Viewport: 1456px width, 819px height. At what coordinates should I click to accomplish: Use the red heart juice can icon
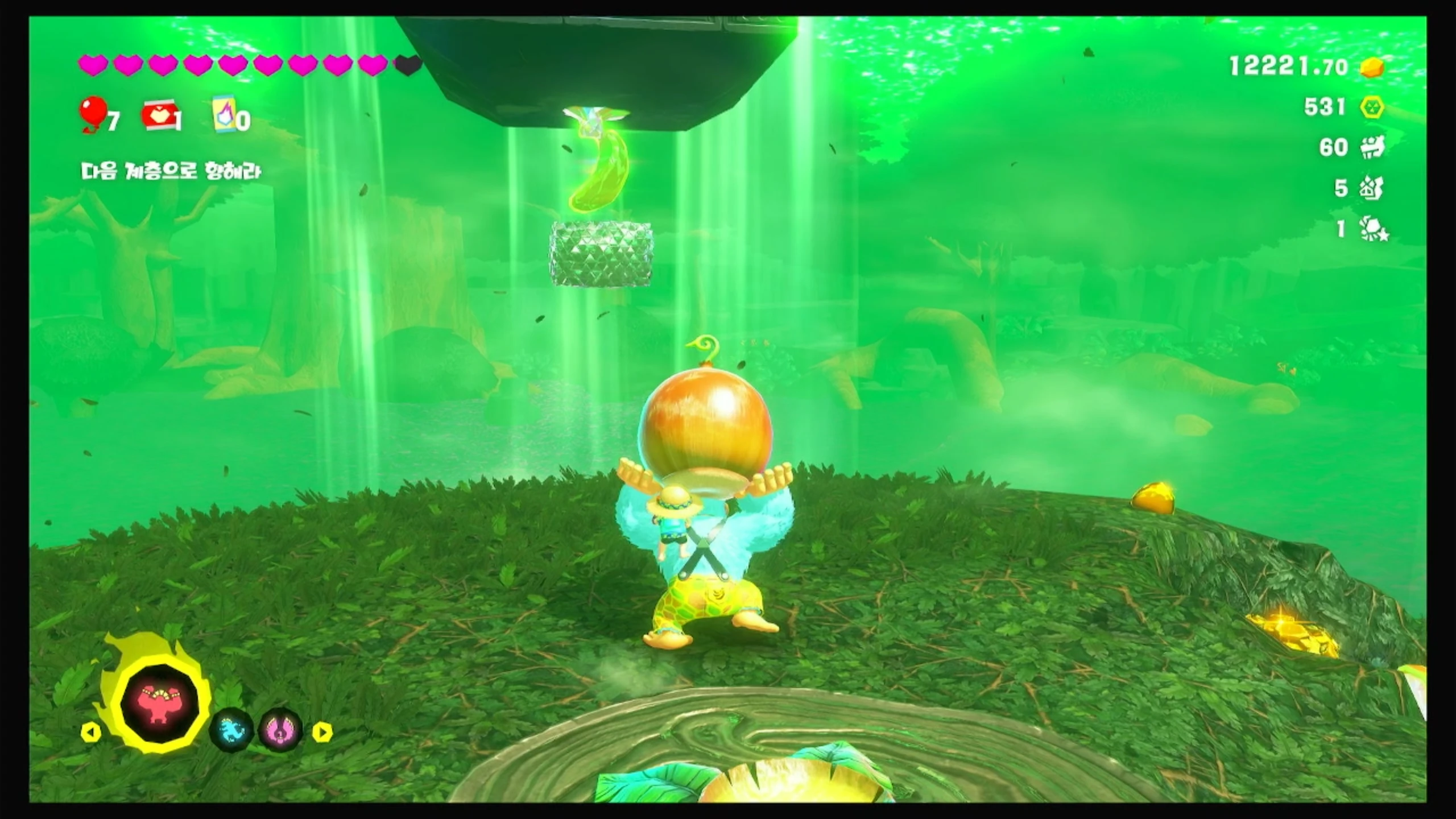tap(159, 115)
